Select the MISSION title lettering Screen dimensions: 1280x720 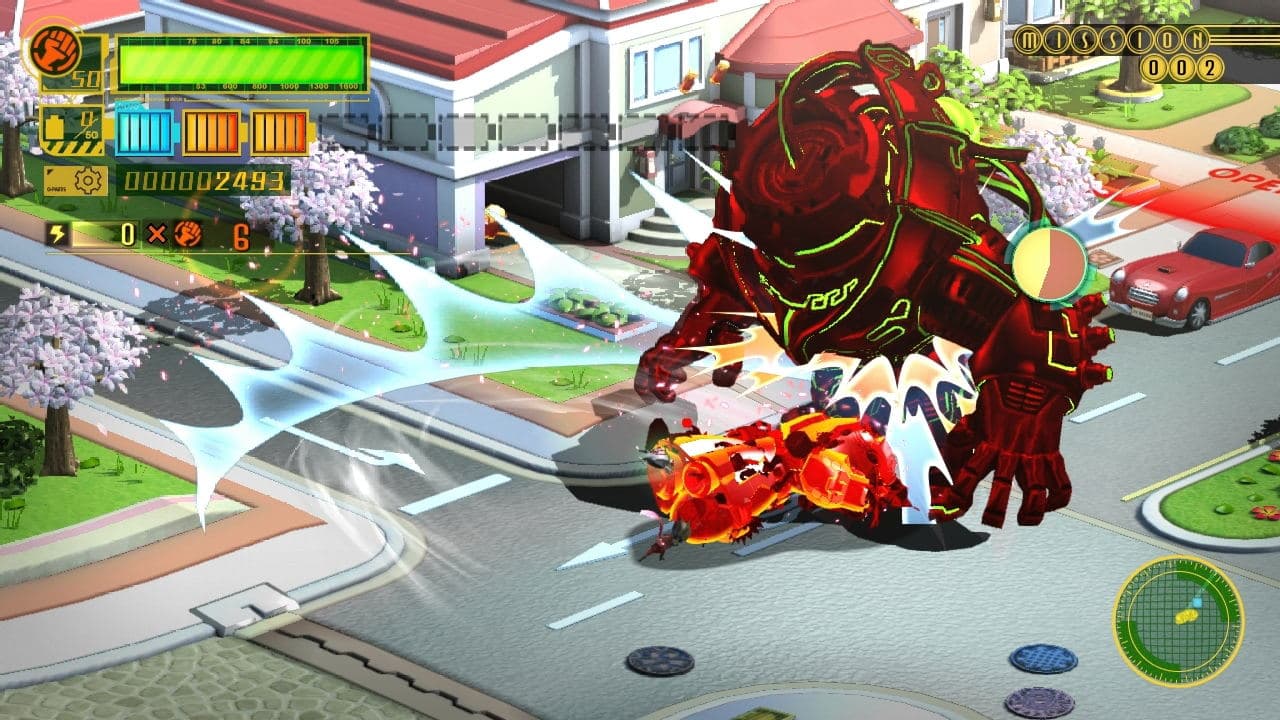pyautogui.click(x=1110, y=40)
